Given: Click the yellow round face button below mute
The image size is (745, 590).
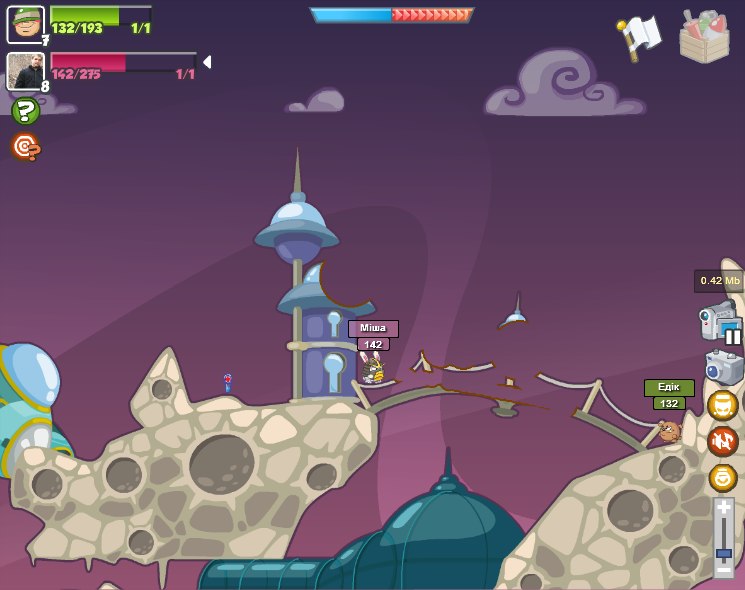Looking at the screenshot, I should coord(722,477).
